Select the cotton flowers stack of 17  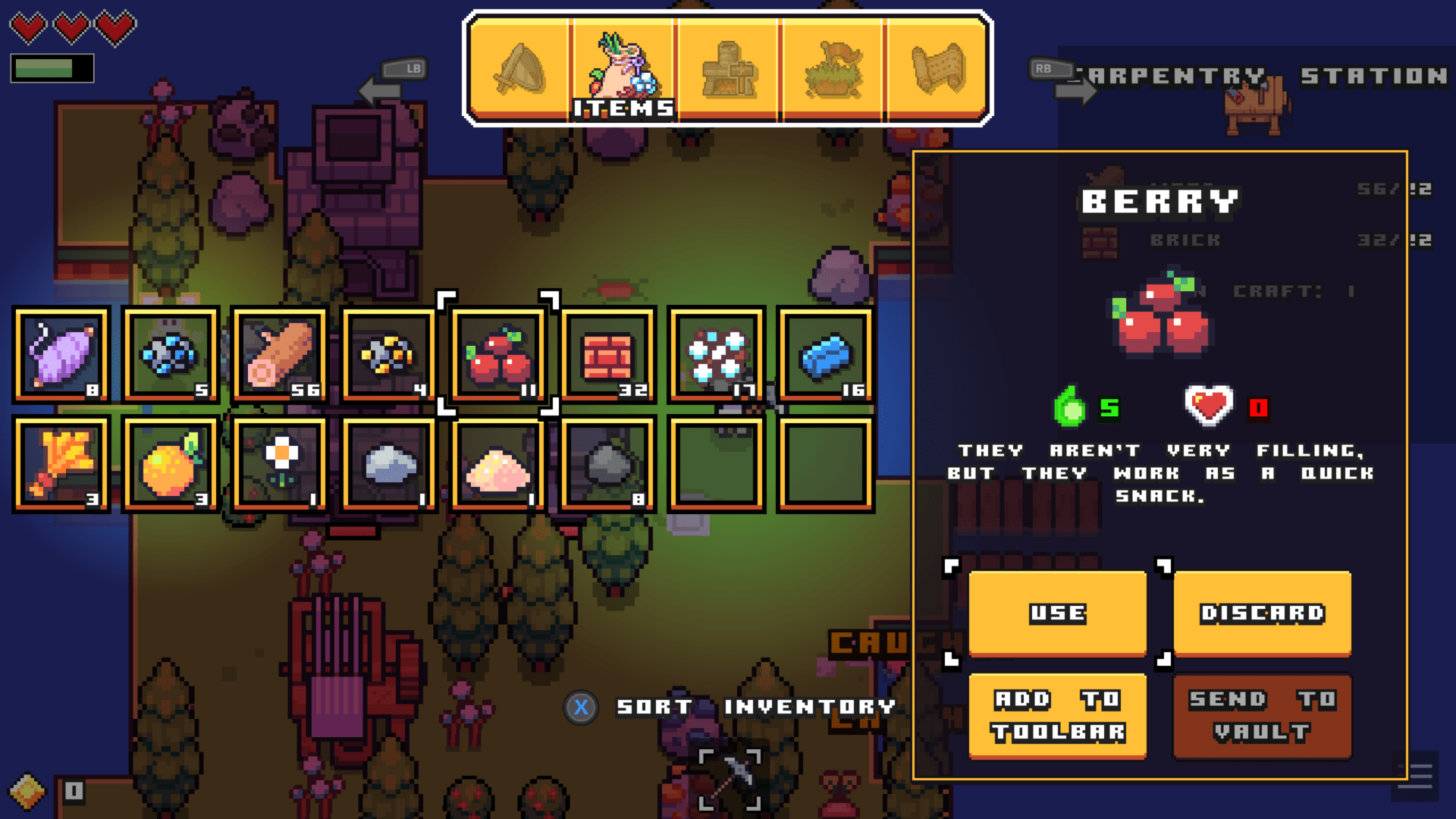tap(717, 353)
